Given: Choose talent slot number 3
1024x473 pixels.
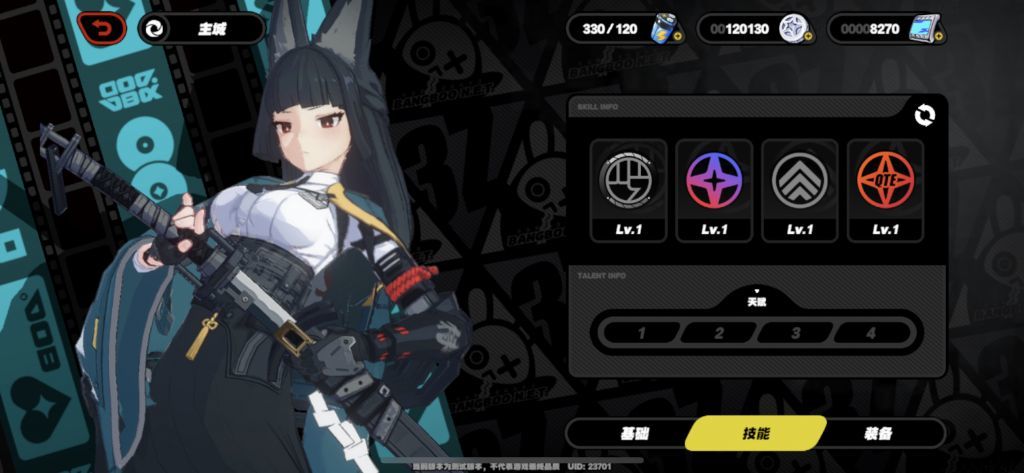Looking at the screenshot, I should click(796, 332).
